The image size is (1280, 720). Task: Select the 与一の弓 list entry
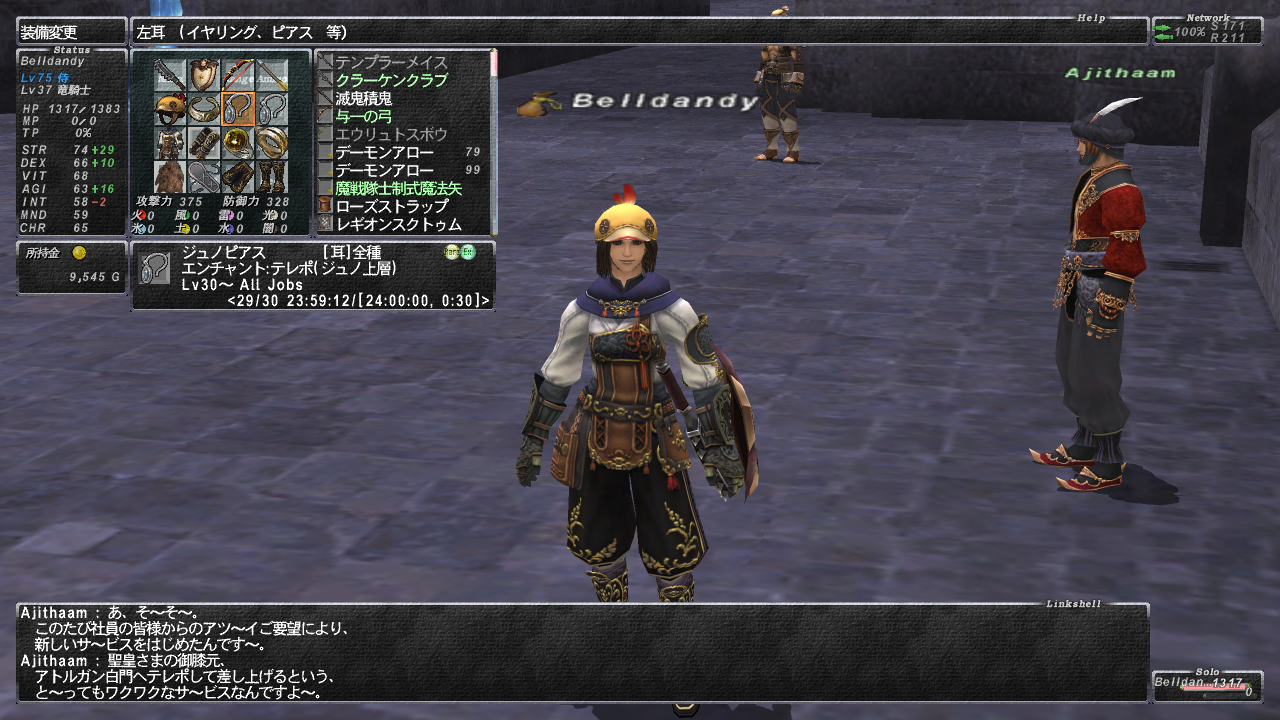coord(364,117)
